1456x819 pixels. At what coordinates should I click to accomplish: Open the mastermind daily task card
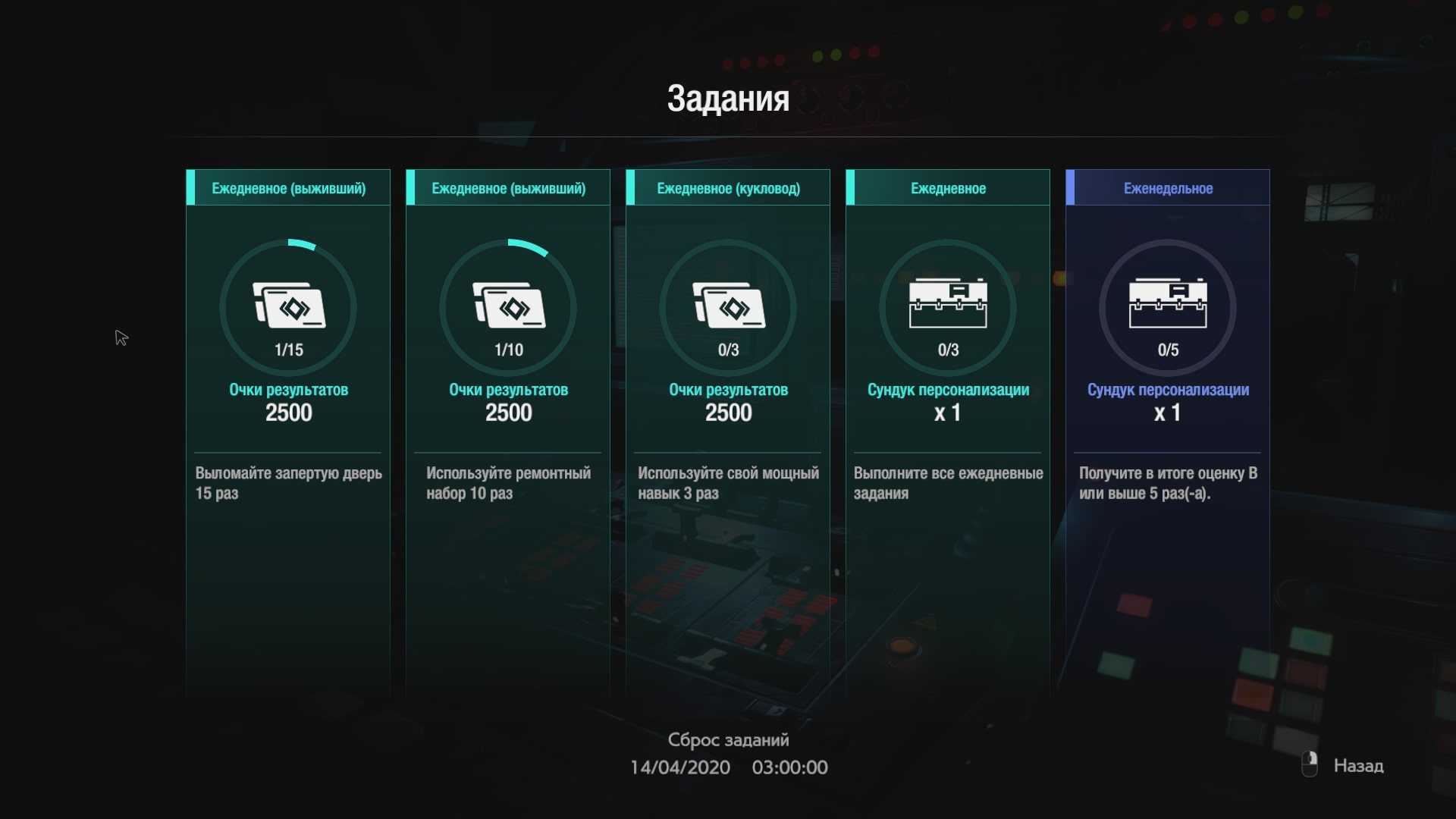click(728, 379)
